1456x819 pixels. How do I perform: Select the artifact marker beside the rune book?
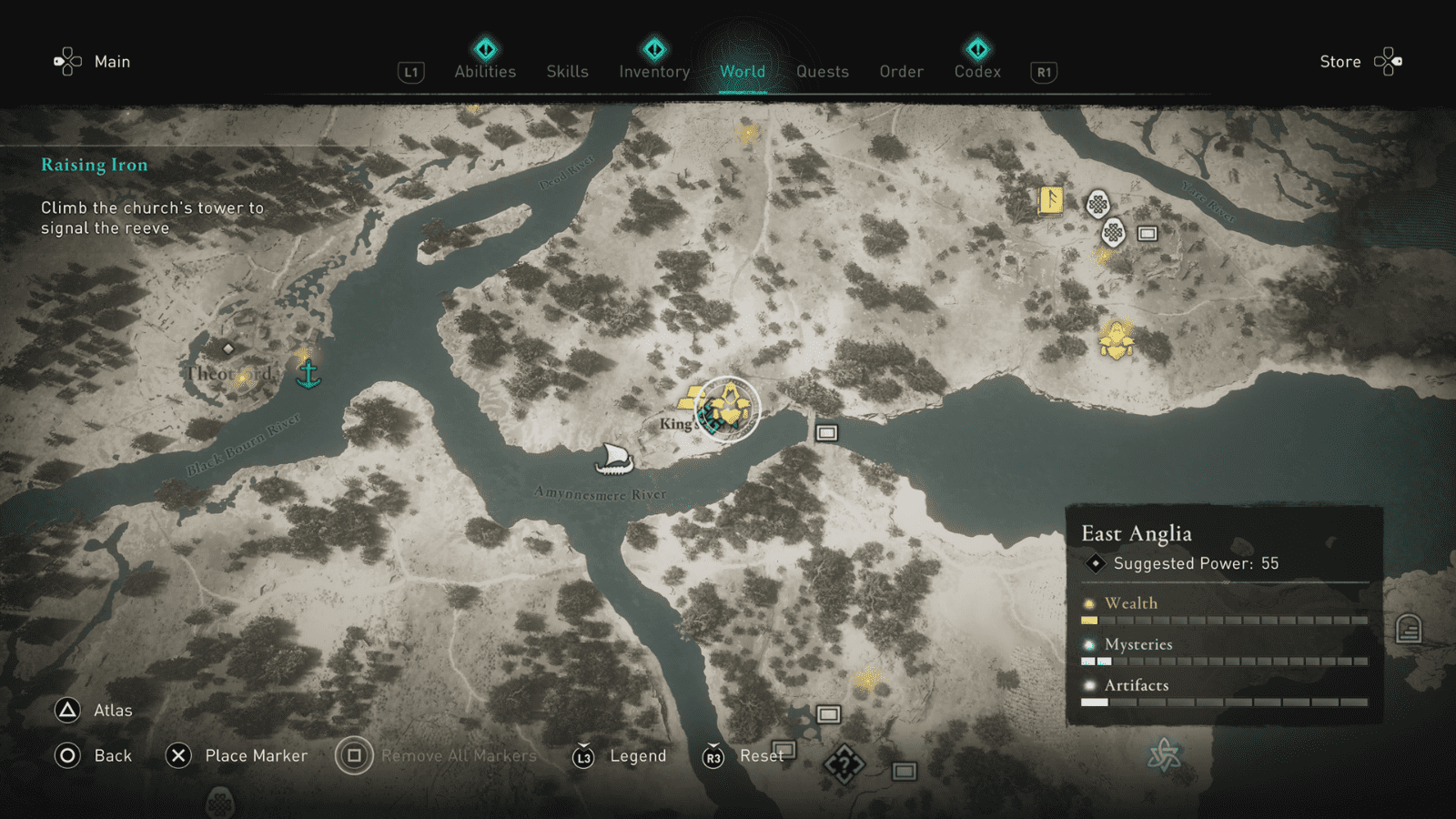(x=1147, y=234)
